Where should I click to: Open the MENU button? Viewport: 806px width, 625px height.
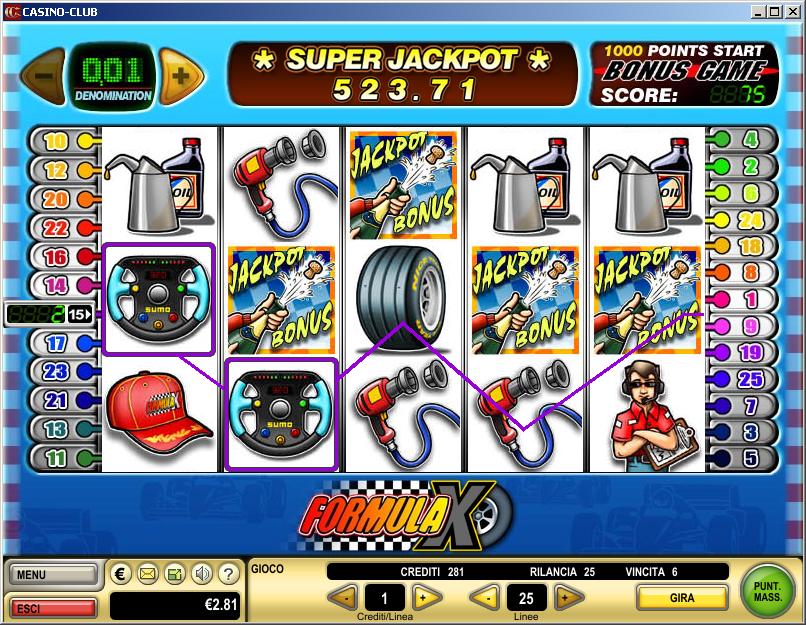(53, 575)
